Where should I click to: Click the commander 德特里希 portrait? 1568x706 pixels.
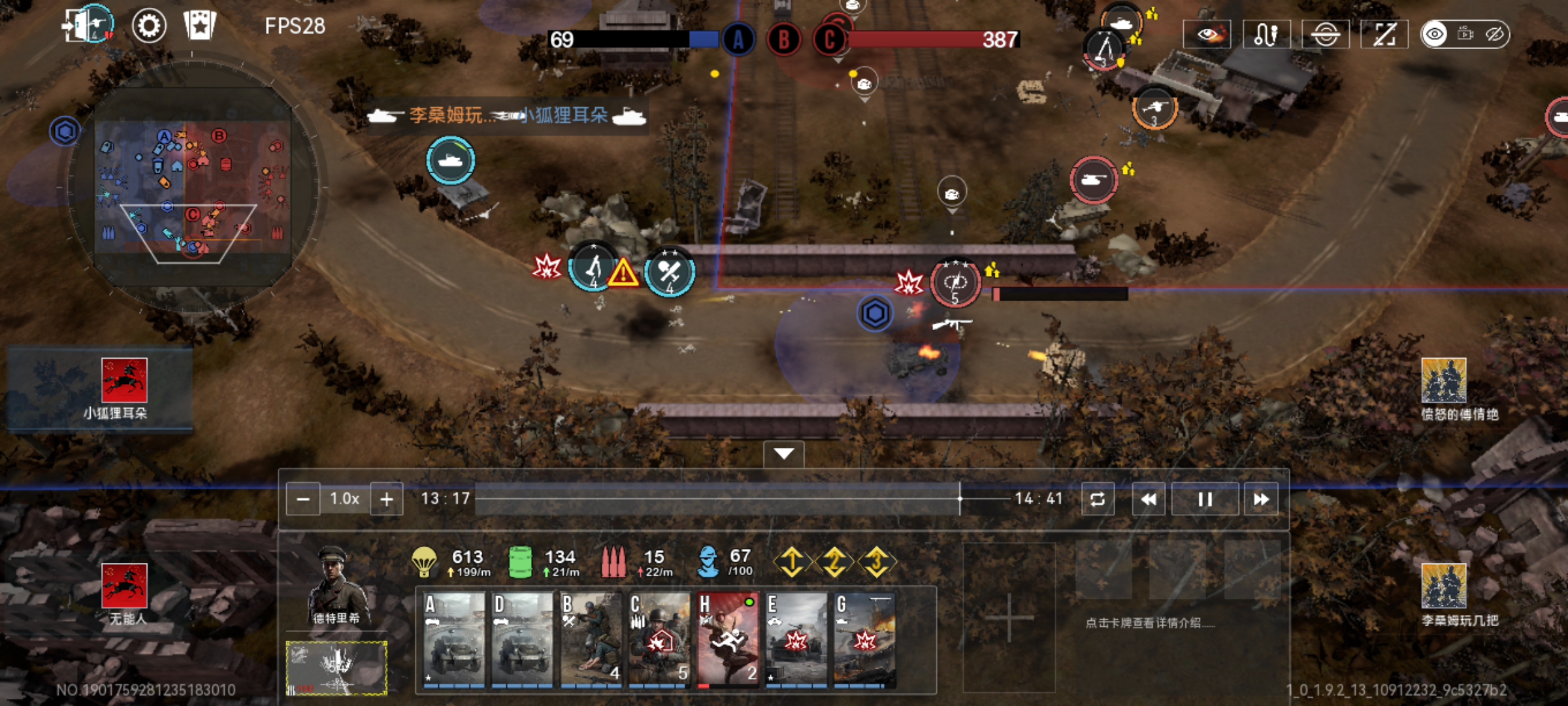(336, 585)
